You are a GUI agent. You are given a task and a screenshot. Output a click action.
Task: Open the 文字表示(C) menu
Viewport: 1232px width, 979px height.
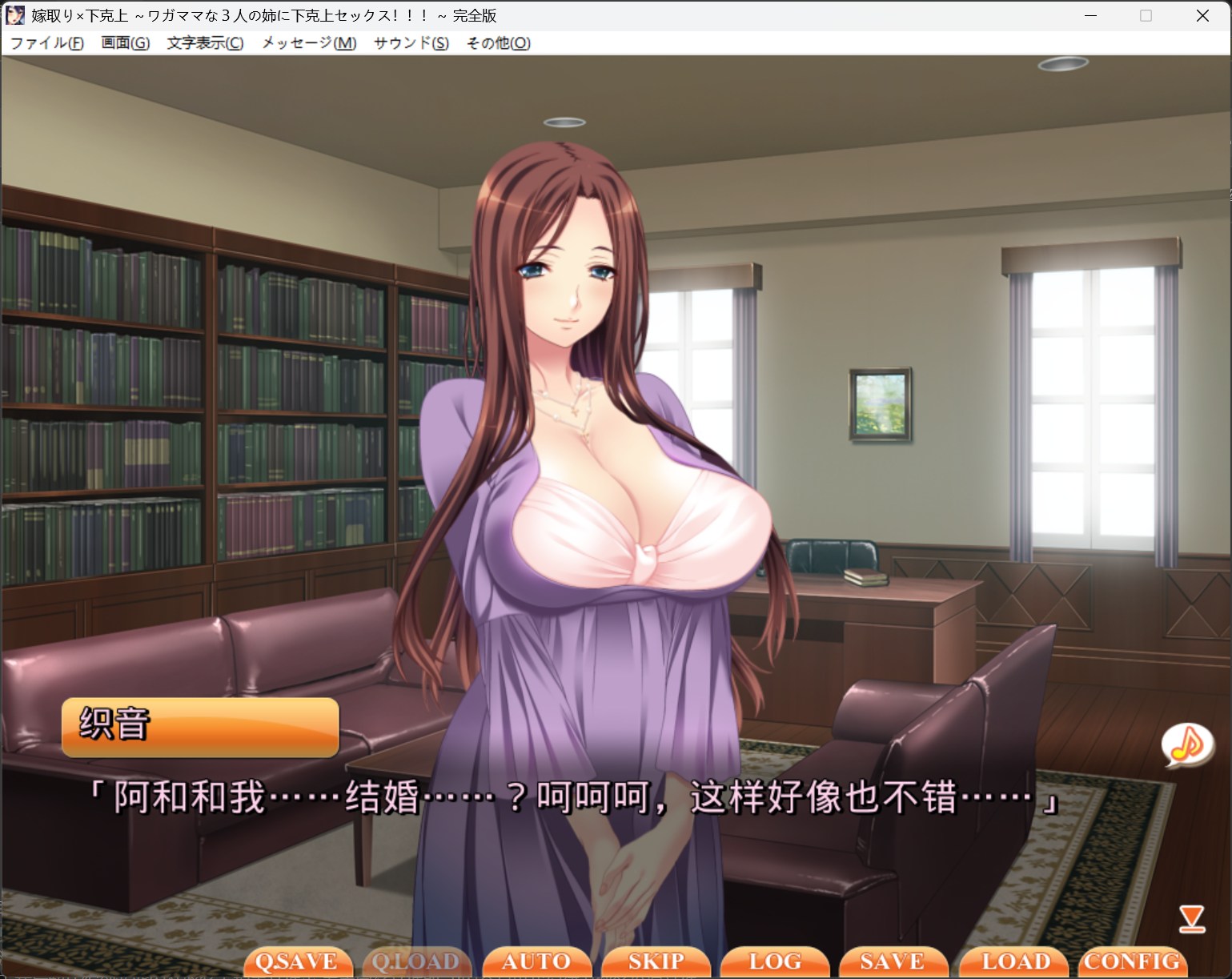[x=205, y=43]
